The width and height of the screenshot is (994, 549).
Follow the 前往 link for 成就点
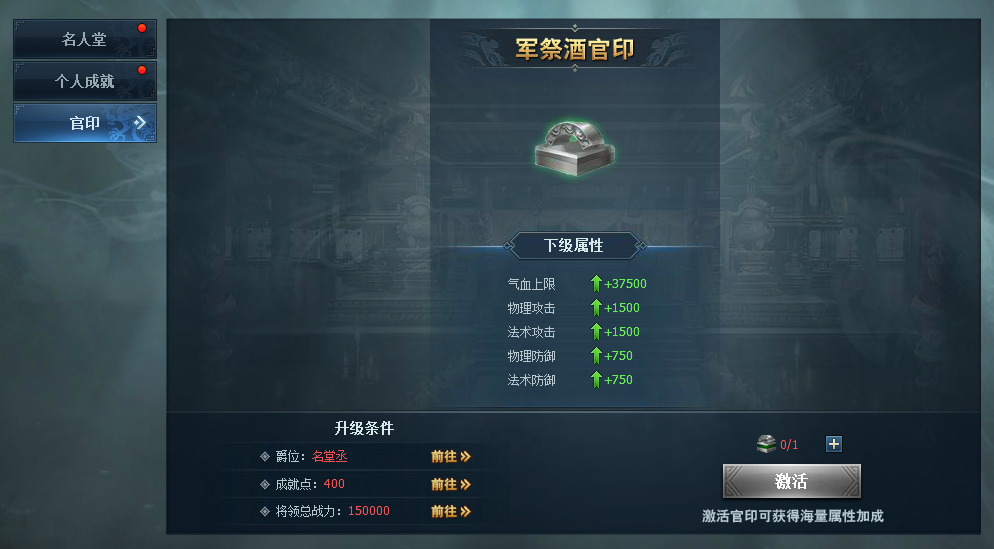(x=450, y=484)
